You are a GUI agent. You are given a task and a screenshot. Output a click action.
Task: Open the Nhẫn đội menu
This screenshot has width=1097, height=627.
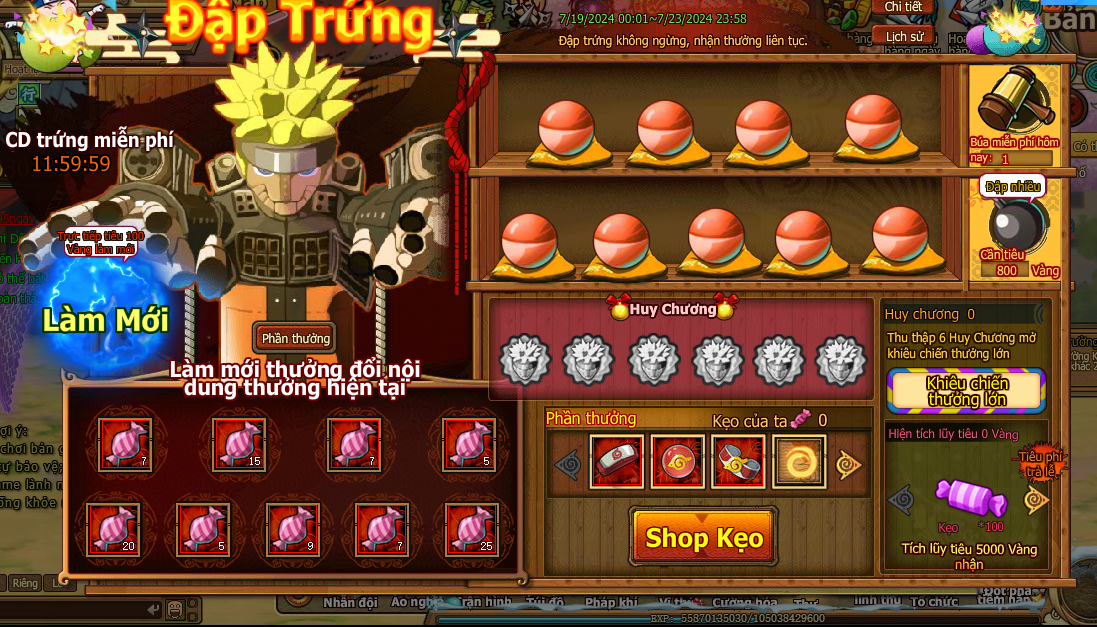pyautogui.click(x=350, y=603)
